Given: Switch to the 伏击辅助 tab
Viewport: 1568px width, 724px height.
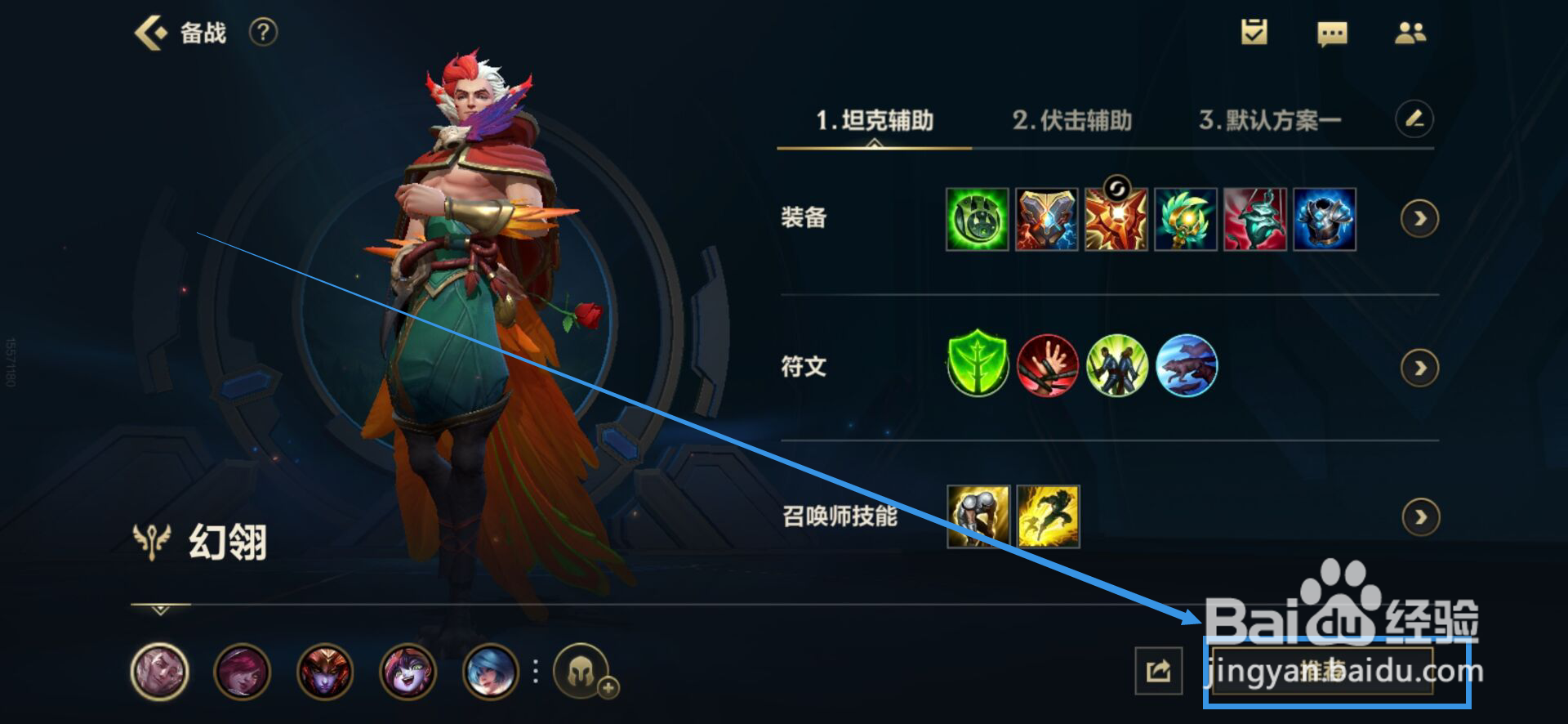Looking at the screenshot, I should point(1074,120).
